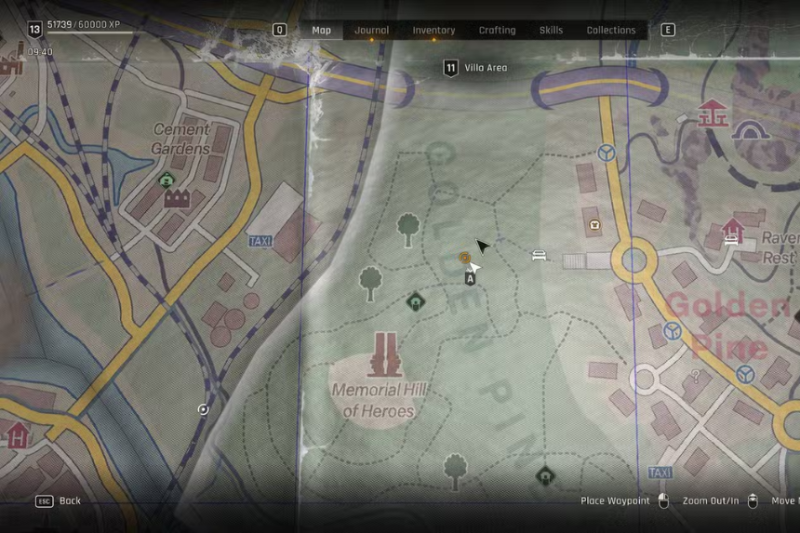Screen dimensions: 800x533
Task: Show the Skills tab
Action: pyautogui.click(x=551, y=30)
